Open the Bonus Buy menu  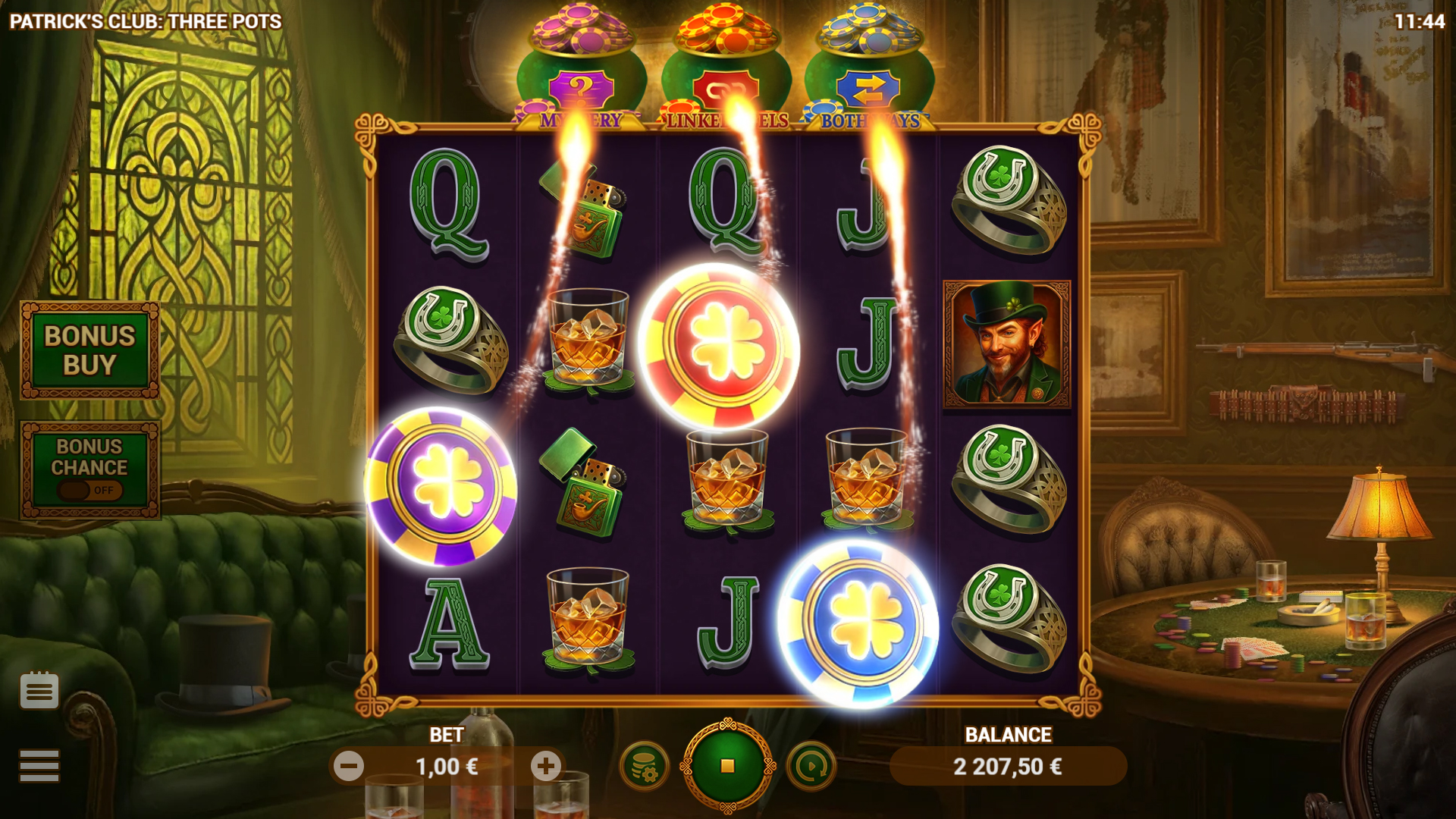click(x=89, y=350)
